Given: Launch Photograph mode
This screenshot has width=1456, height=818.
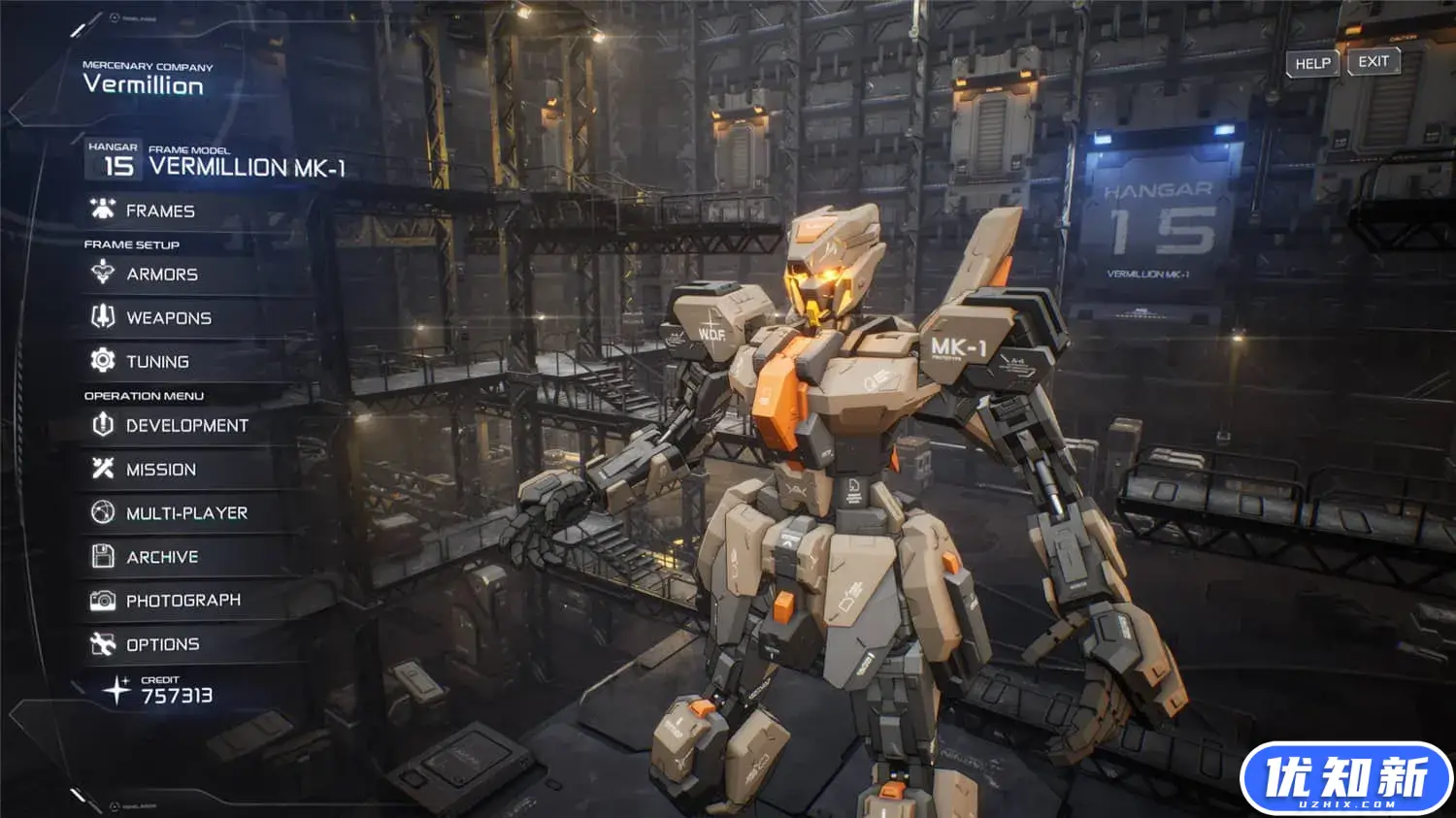Looking at the screenshot, I should 182,601.
